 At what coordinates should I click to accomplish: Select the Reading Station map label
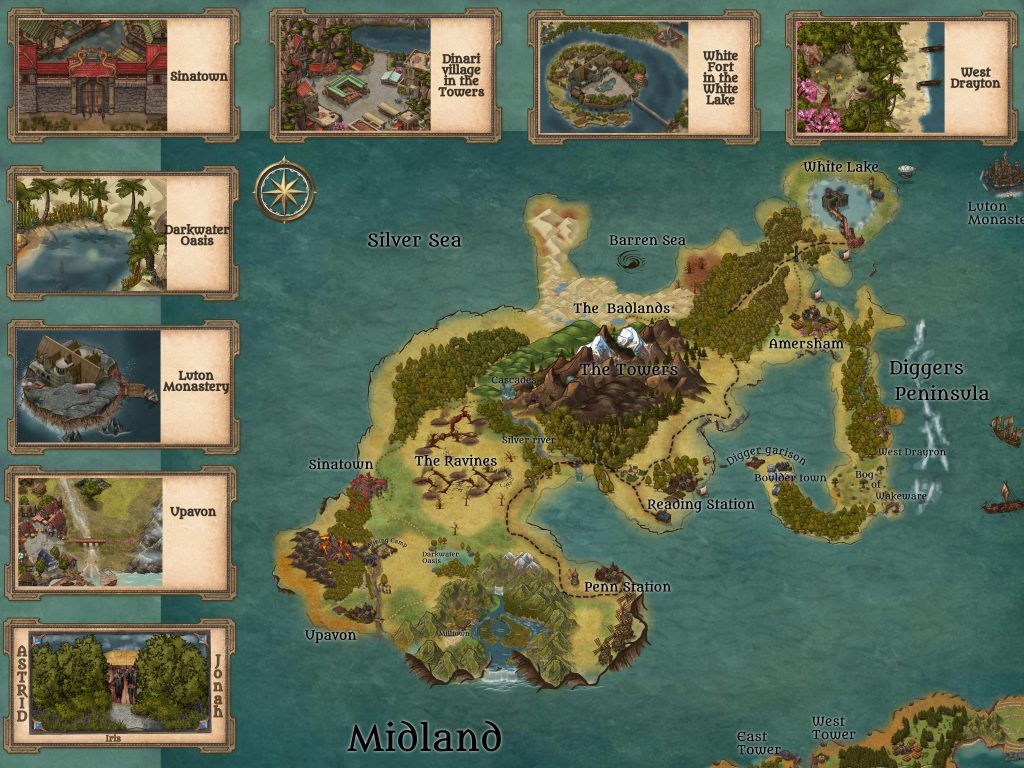coord(701,504)
